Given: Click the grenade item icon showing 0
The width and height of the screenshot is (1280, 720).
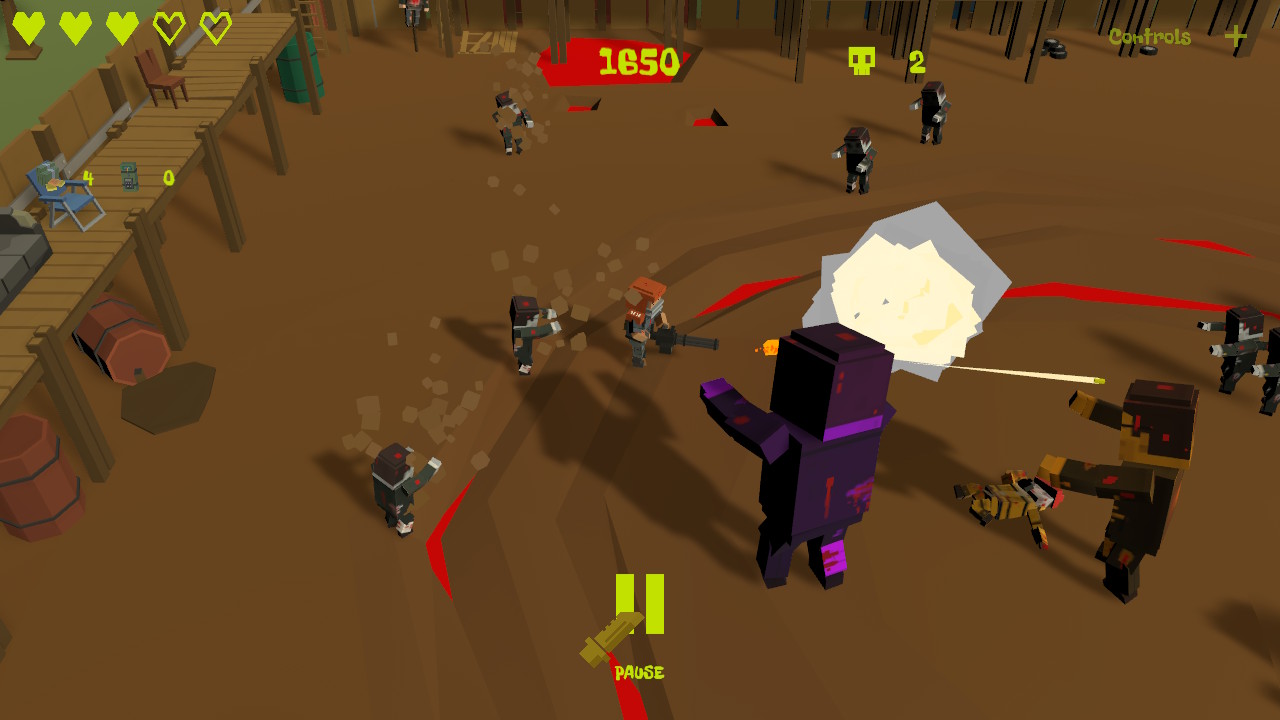Looking at the screenshot, I should 129,176.
